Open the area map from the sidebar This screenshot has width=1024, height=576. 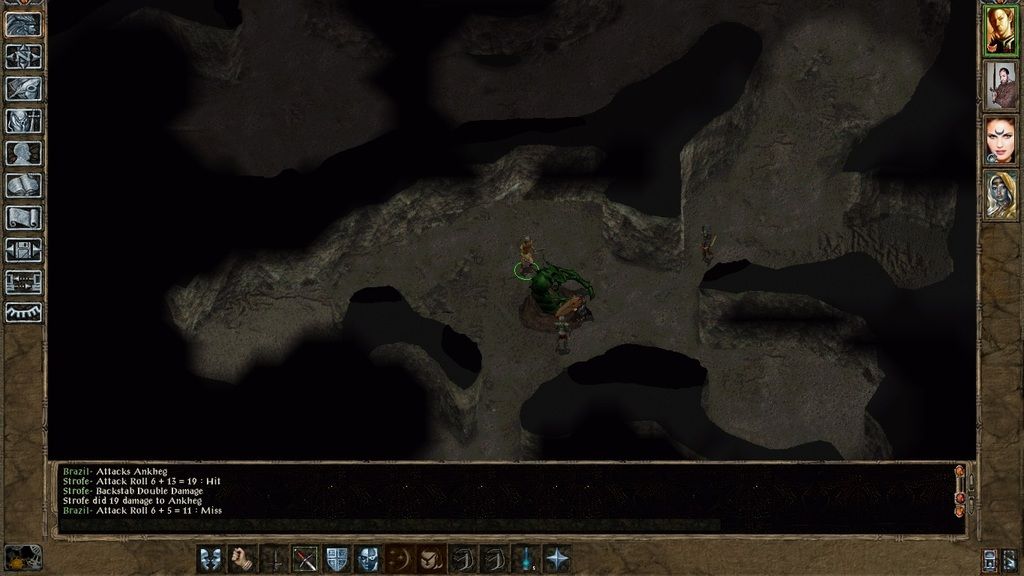(23, 56)
